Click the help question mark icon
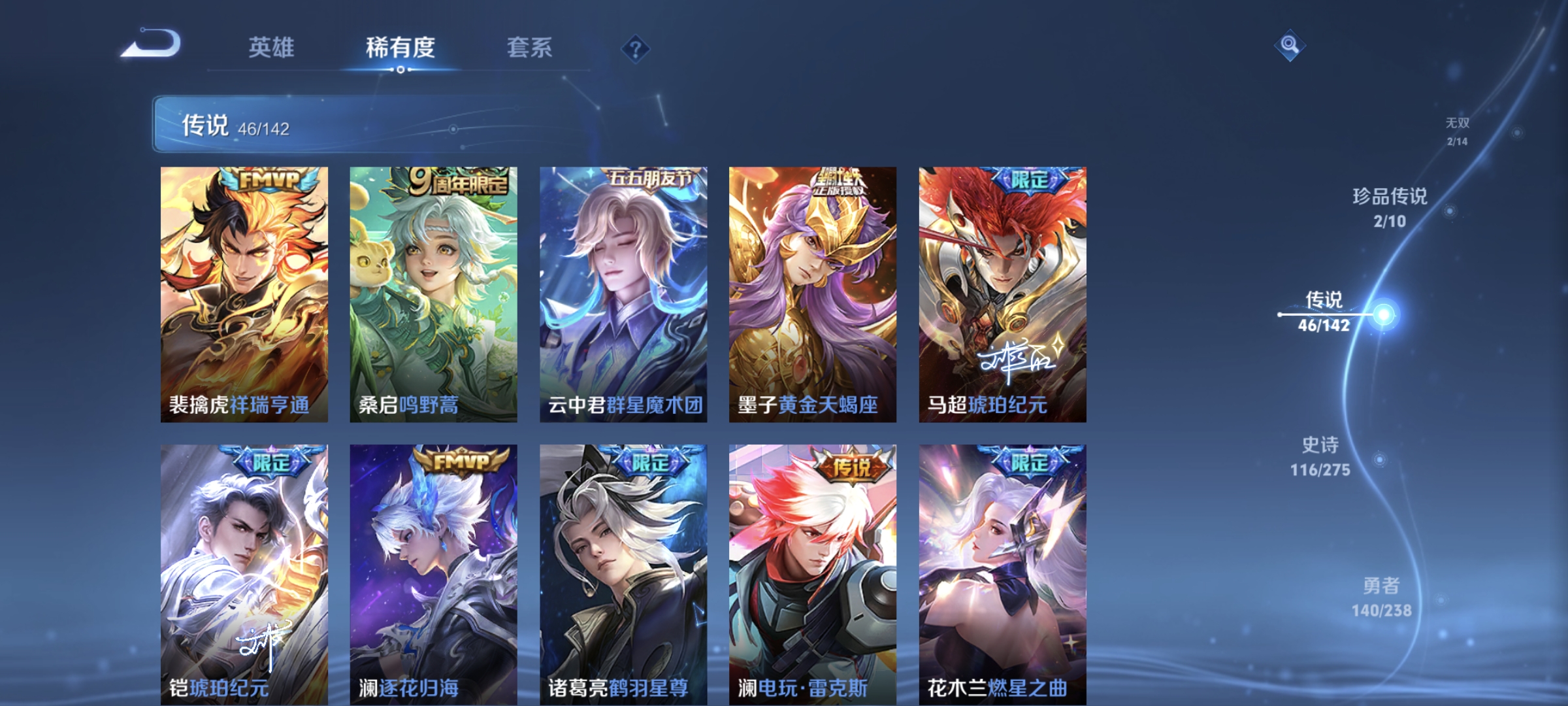The image size is (1568, 706). tap(634, 47)
